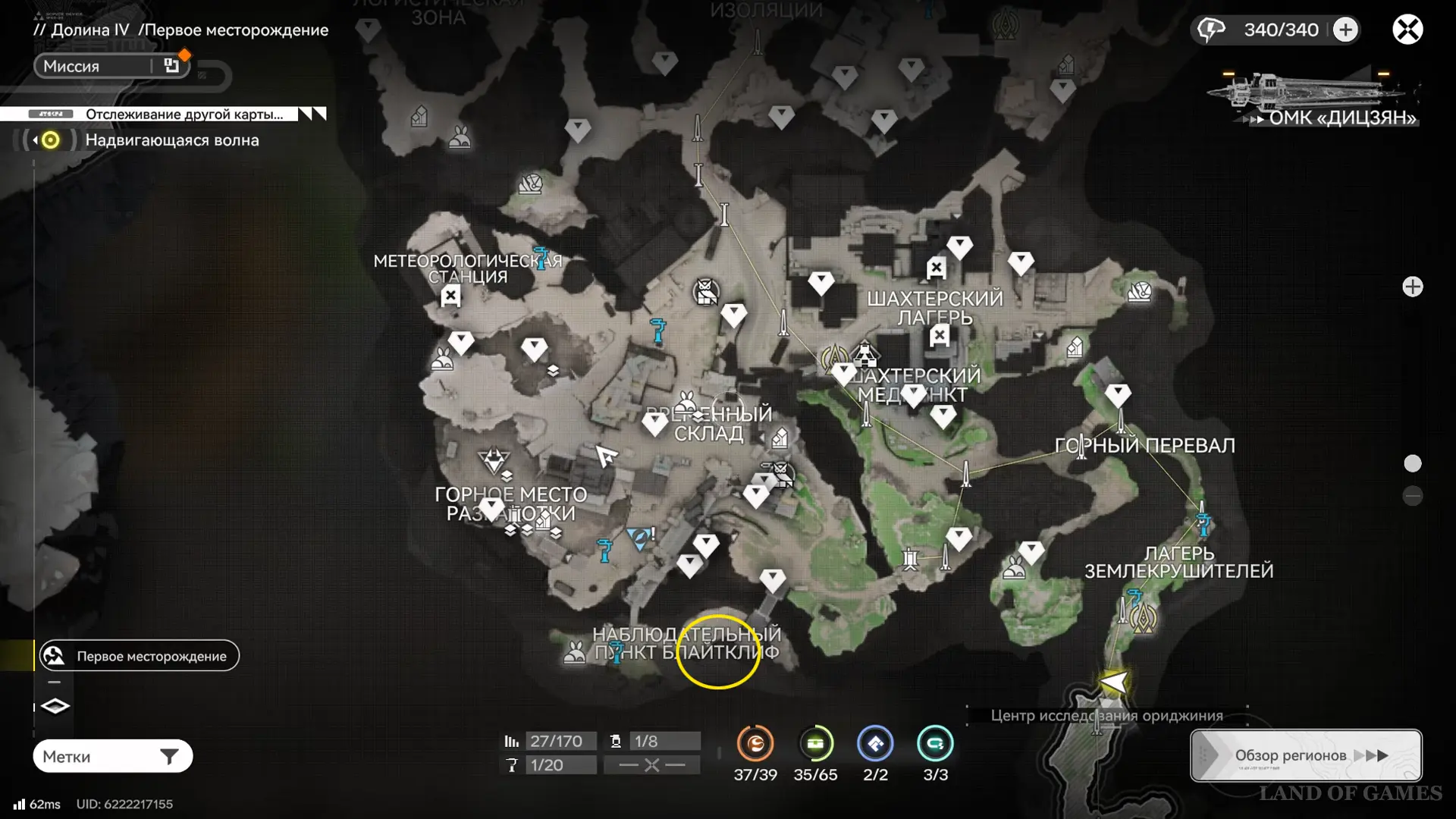Zoom in the map with plus control

tap(1412, 287)
